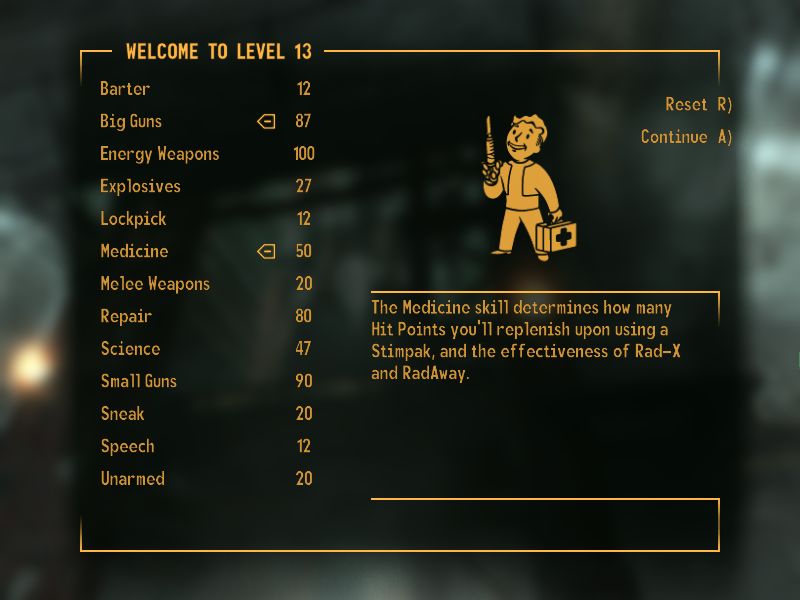
Task: Choose the Melee Weapons skill
Action: [155, 284]
